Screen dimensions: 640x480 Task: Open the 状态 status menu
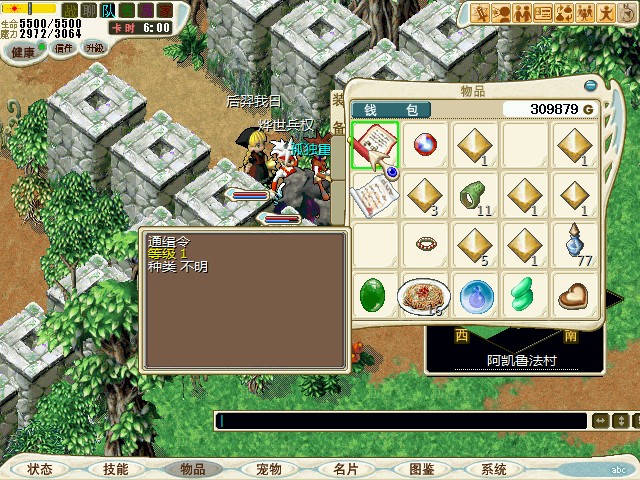[40, 469]
